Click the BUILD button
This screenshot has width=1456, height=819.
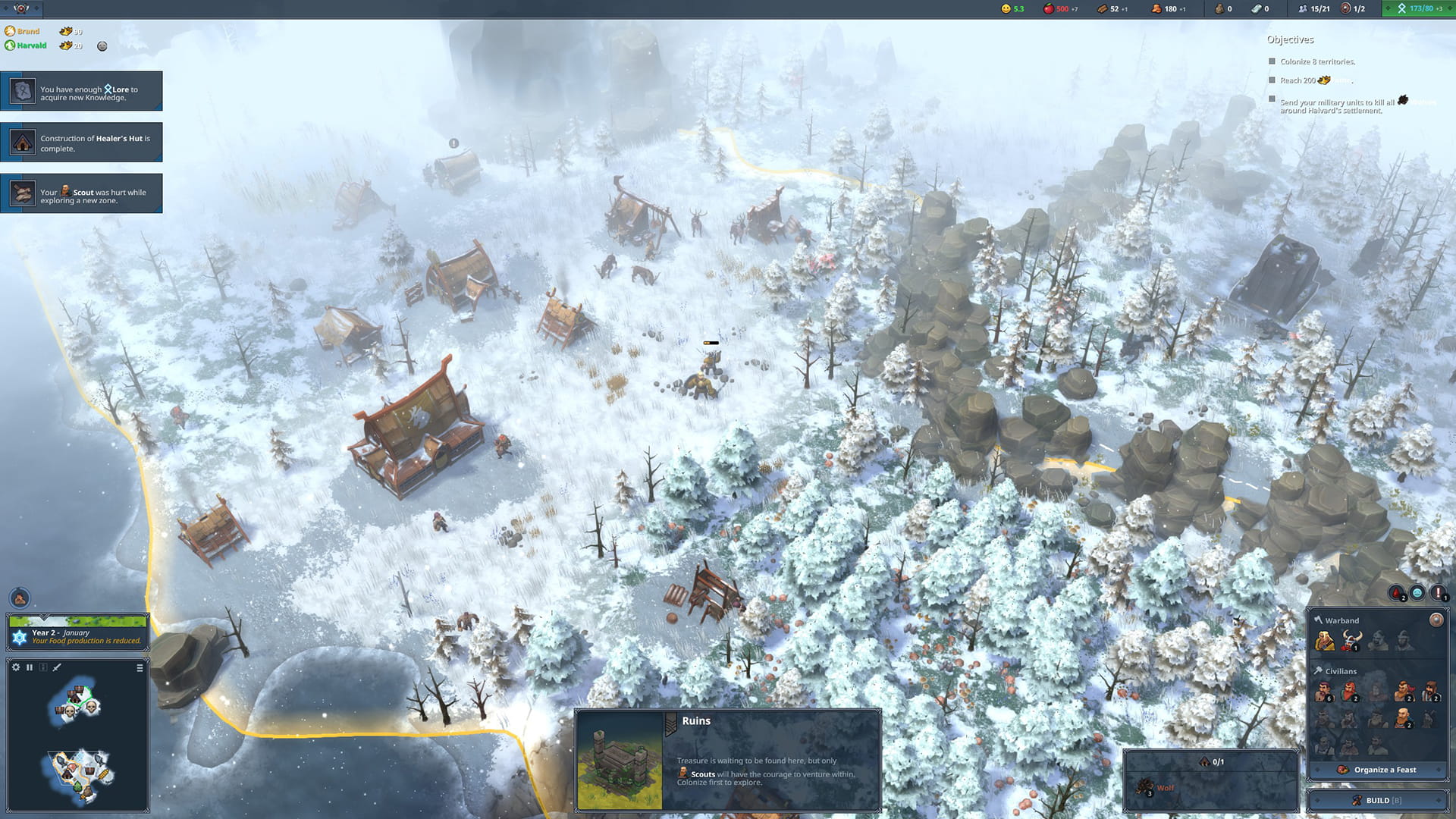tap(1377, 800)
